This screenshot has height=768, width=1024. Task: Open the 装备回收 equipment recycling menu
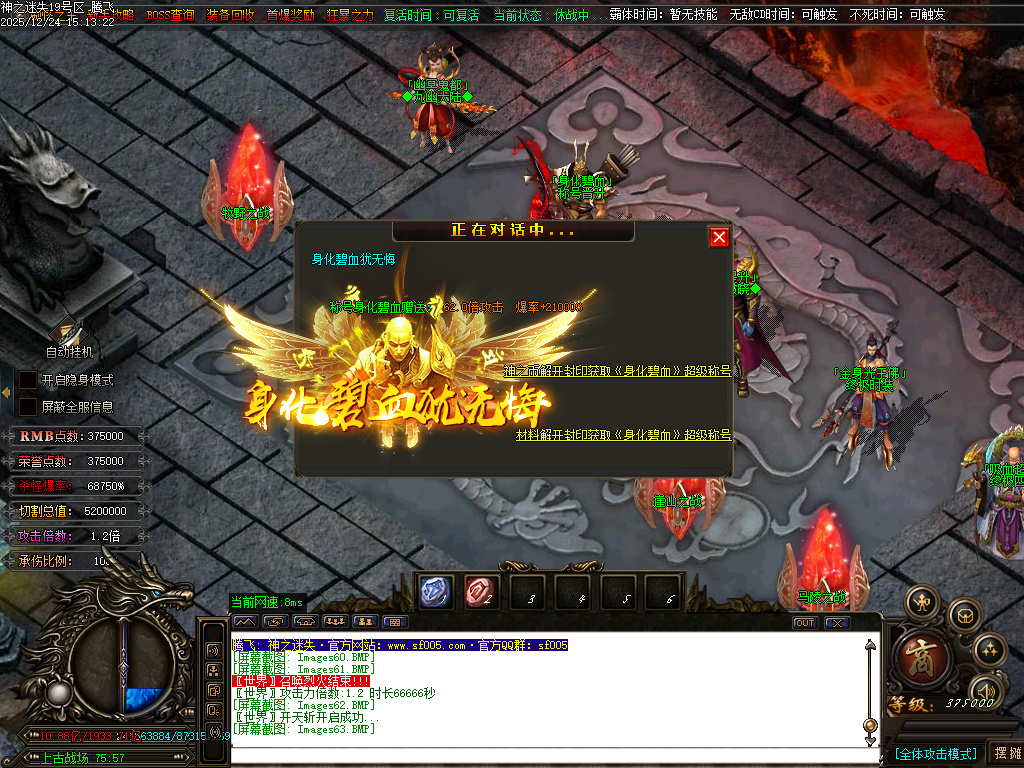230,15
